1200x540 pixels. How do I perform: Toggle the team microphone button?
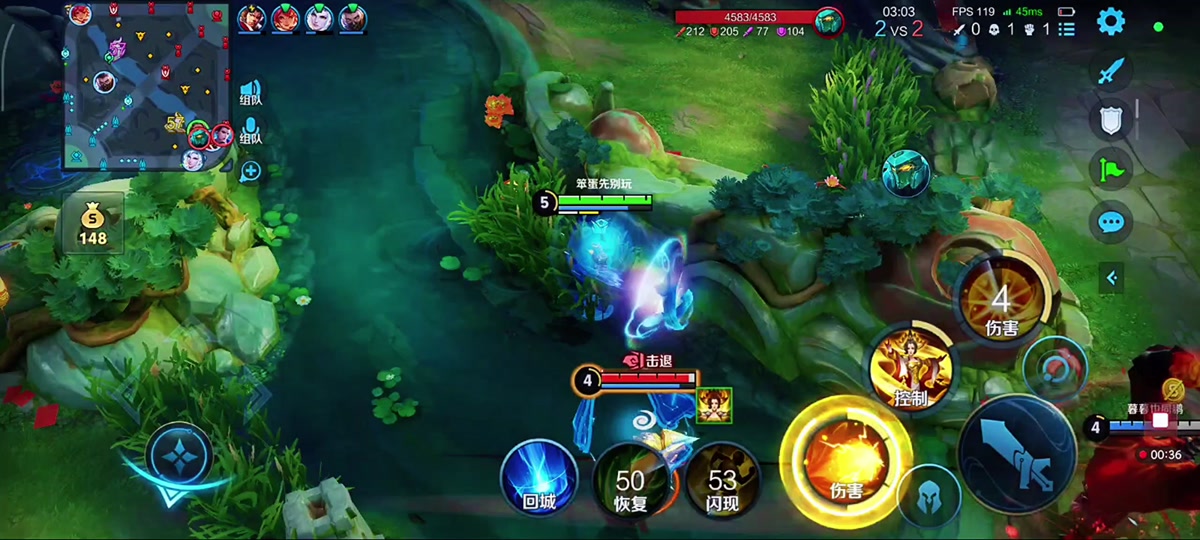tap(250, 132)
